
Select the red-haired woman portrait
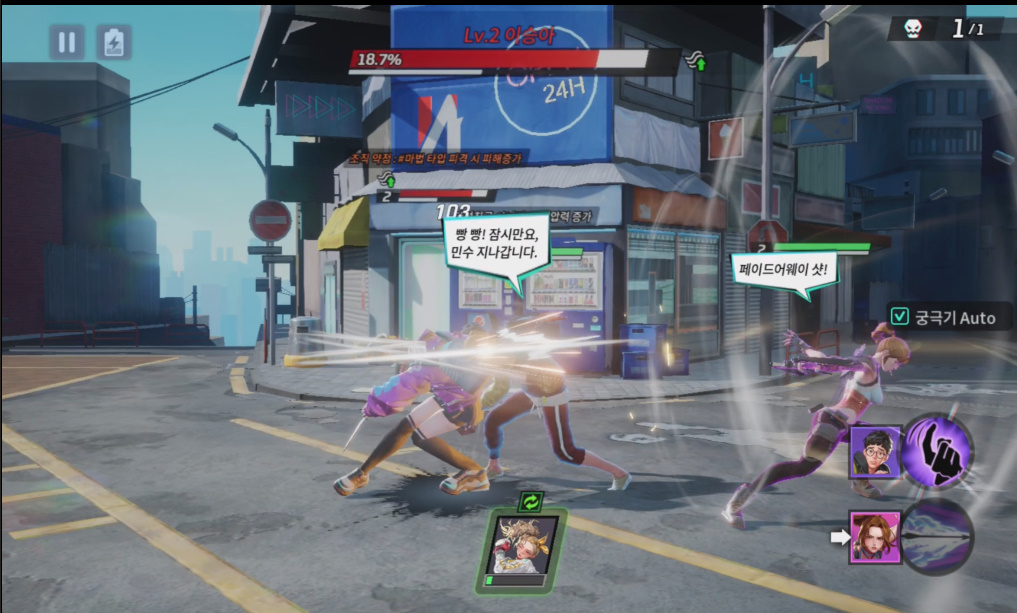coord(875,537)
